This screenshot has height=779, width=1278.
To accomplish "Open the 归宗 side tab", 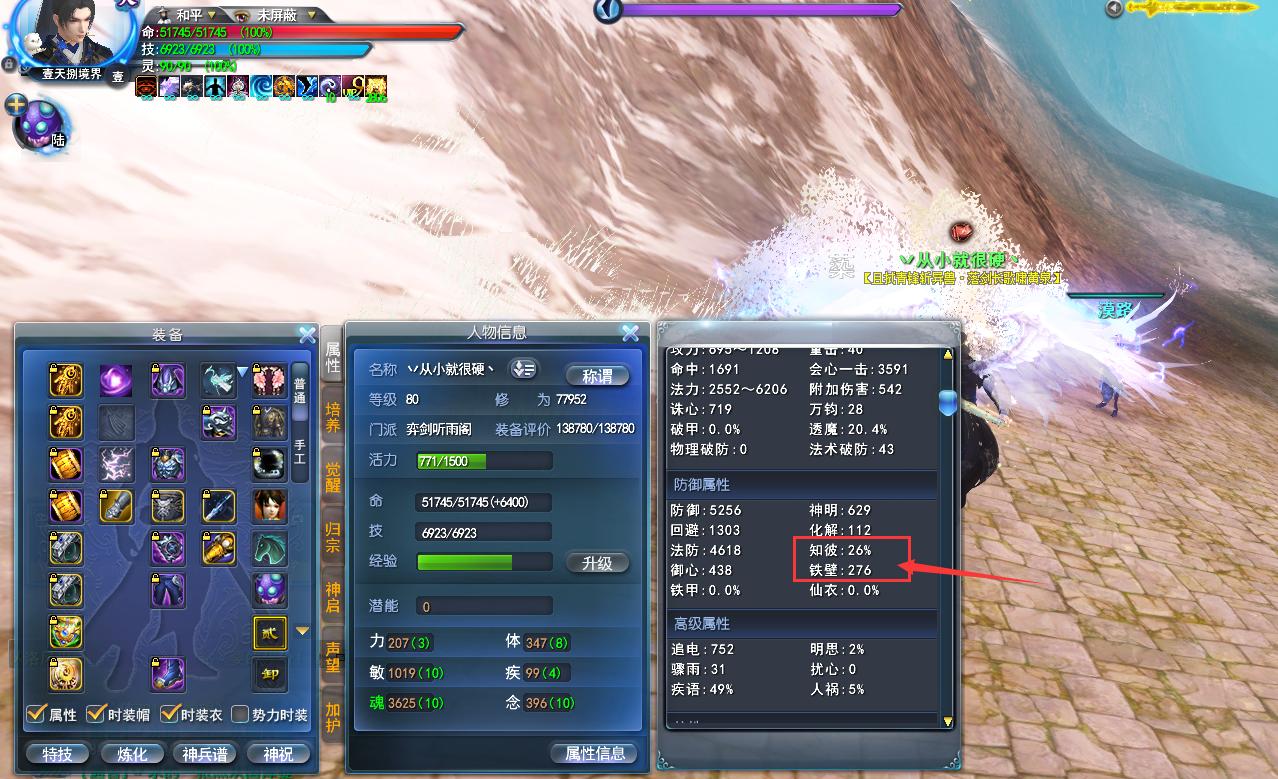I will pyautogui.click(x=333, y=536).
